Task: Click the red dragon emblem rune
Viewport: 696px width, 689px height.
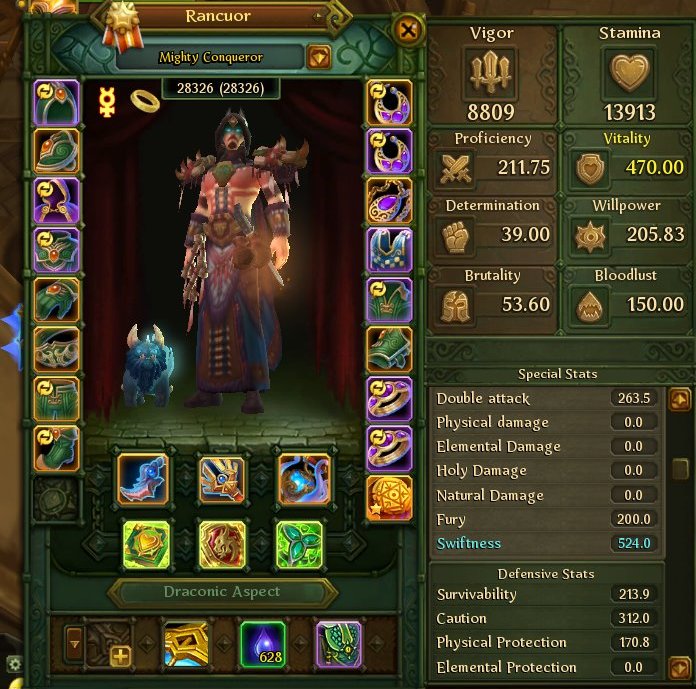Action: coord(222,545)
